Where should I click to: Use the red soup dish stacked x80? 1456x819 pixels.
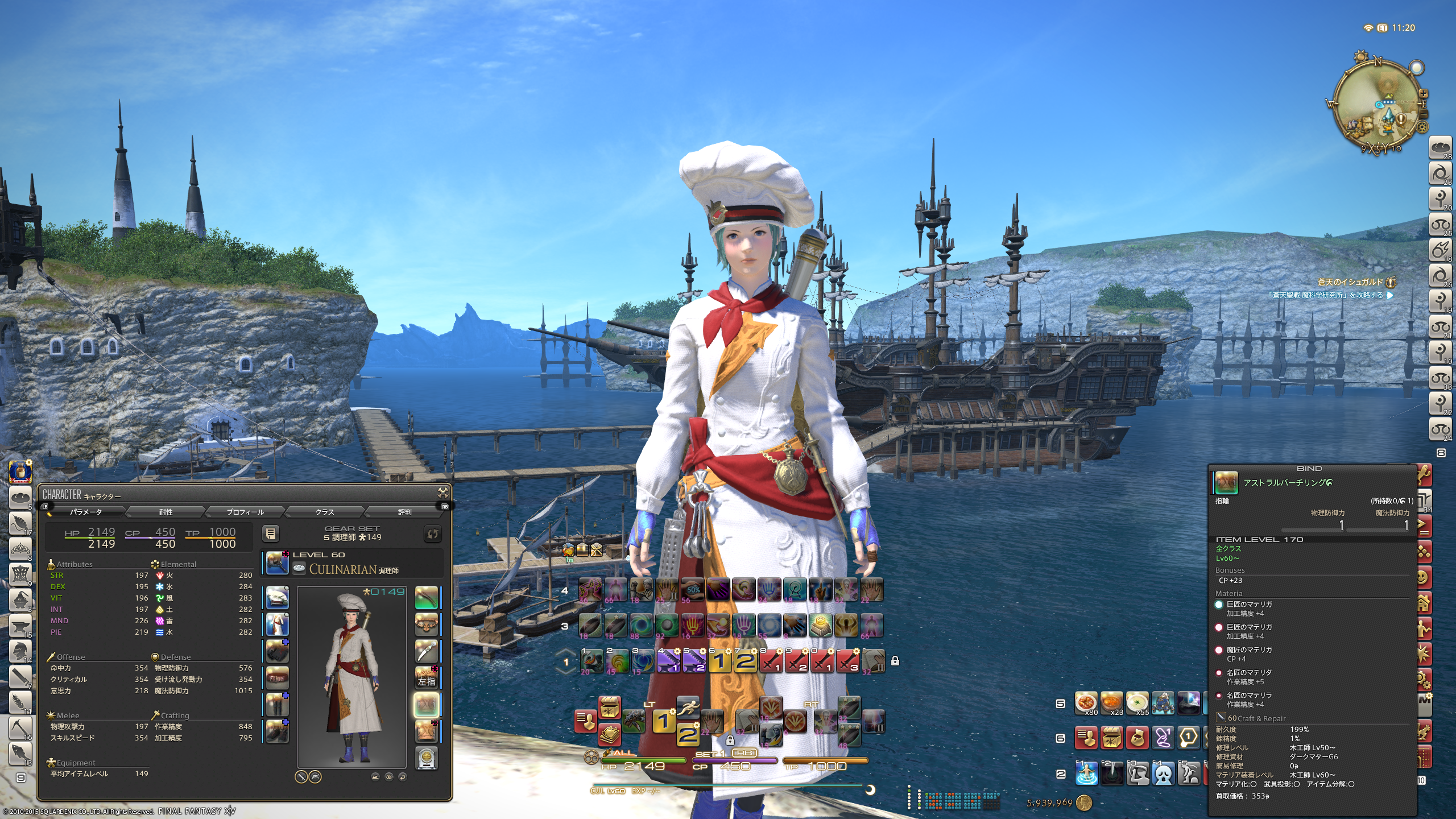1086,702
